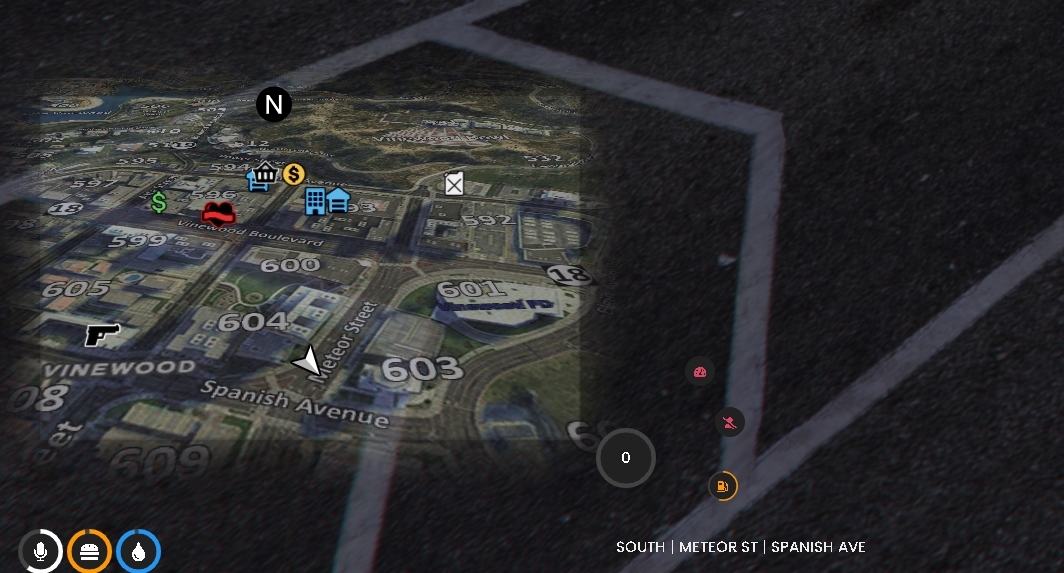
Task: Click the white crossed-out document map blip
Action: click(x=454, y=183)
